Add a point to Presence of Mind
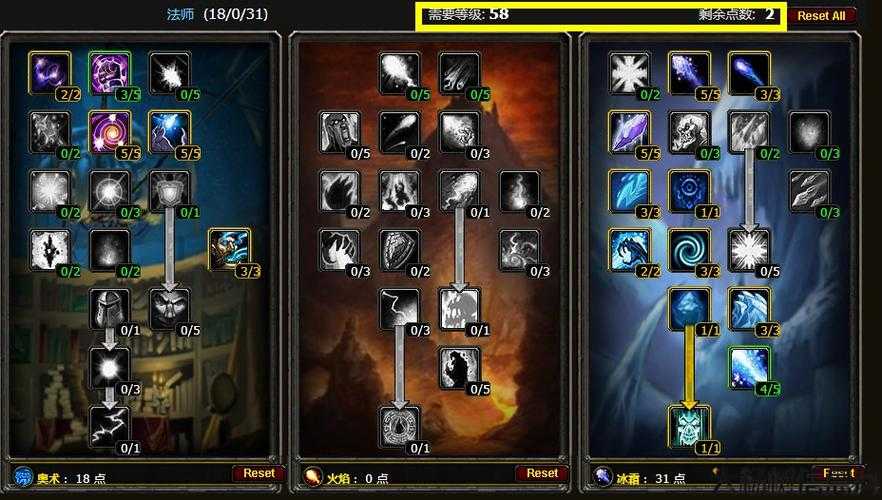Image resolution: width=882 pixels, height=500 pixels. [x=109, y=308]
